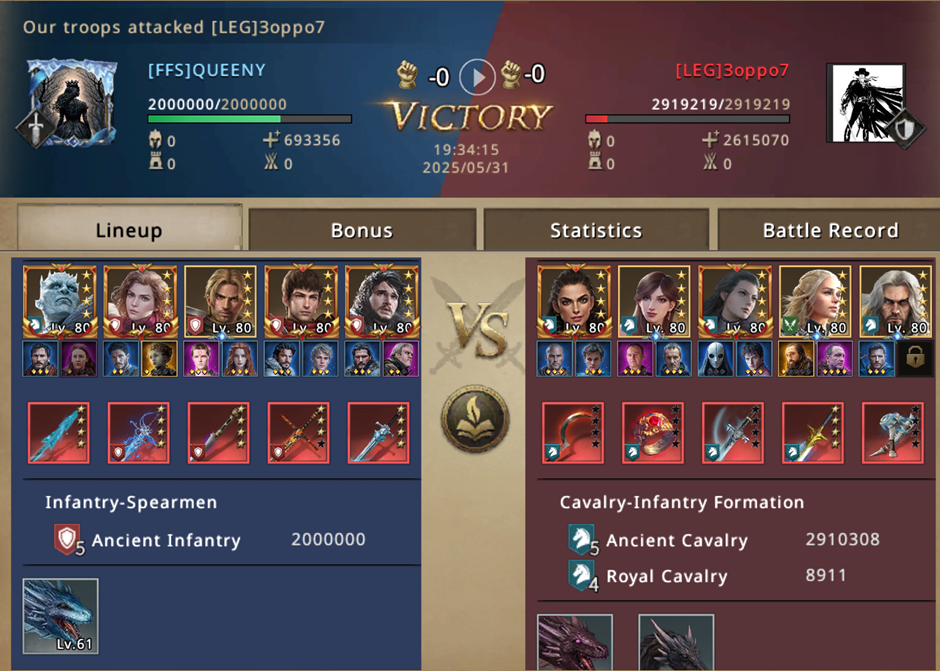Viewport: 940px width, 671px height.
Task: Play the battle replay
Action: click(477, 75)
